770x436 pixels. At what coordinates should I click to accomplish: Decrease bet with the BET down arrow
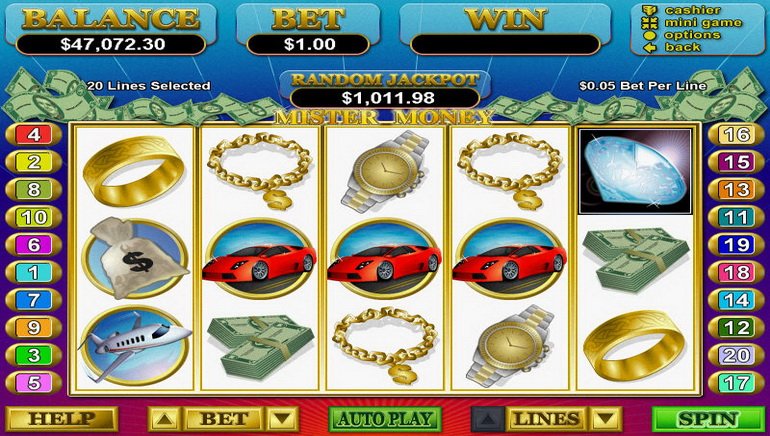tap(284, 419)
